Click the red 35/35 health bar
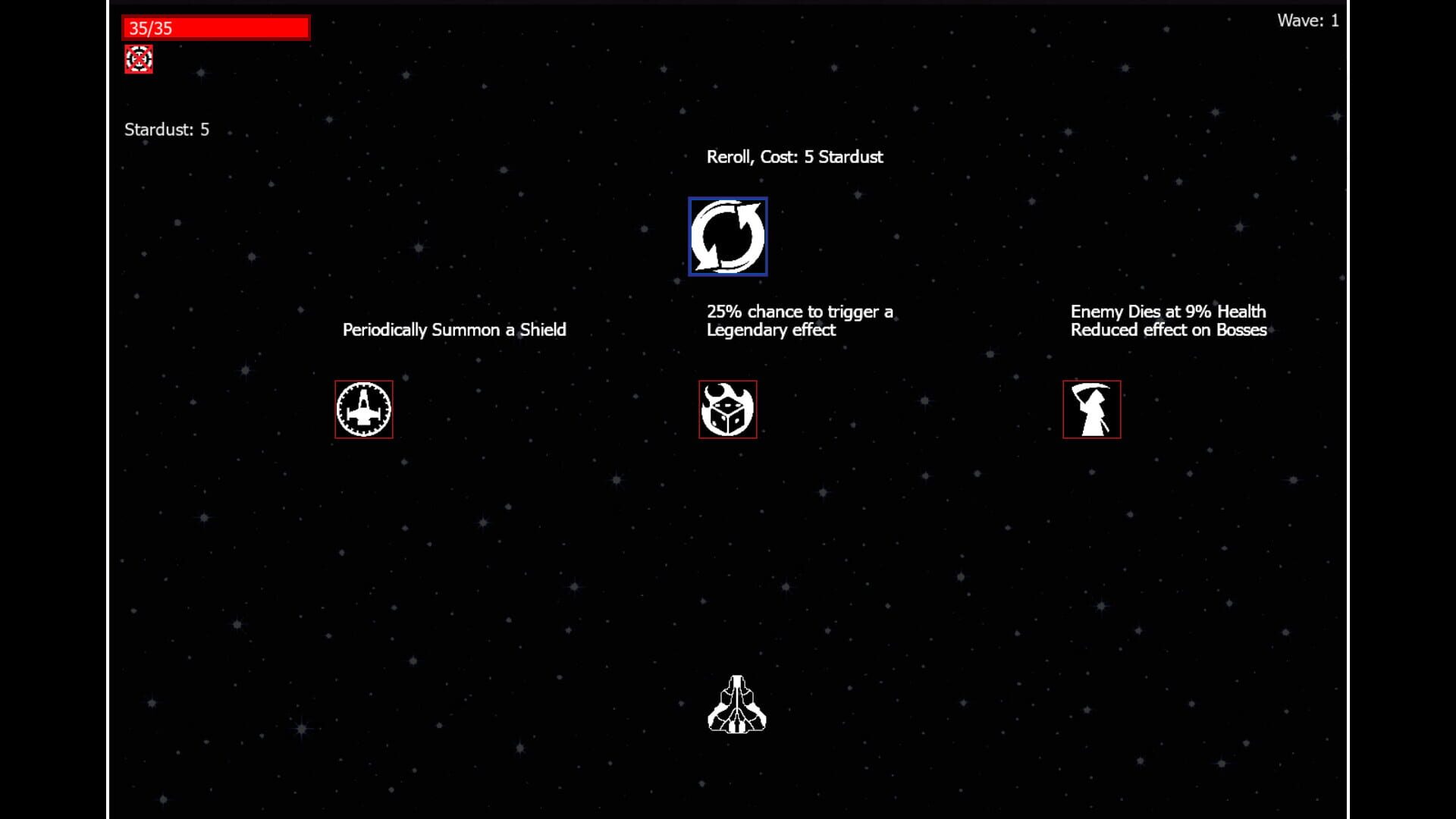1456x819 pixels. pyautogui.click(x=215, y=27)
